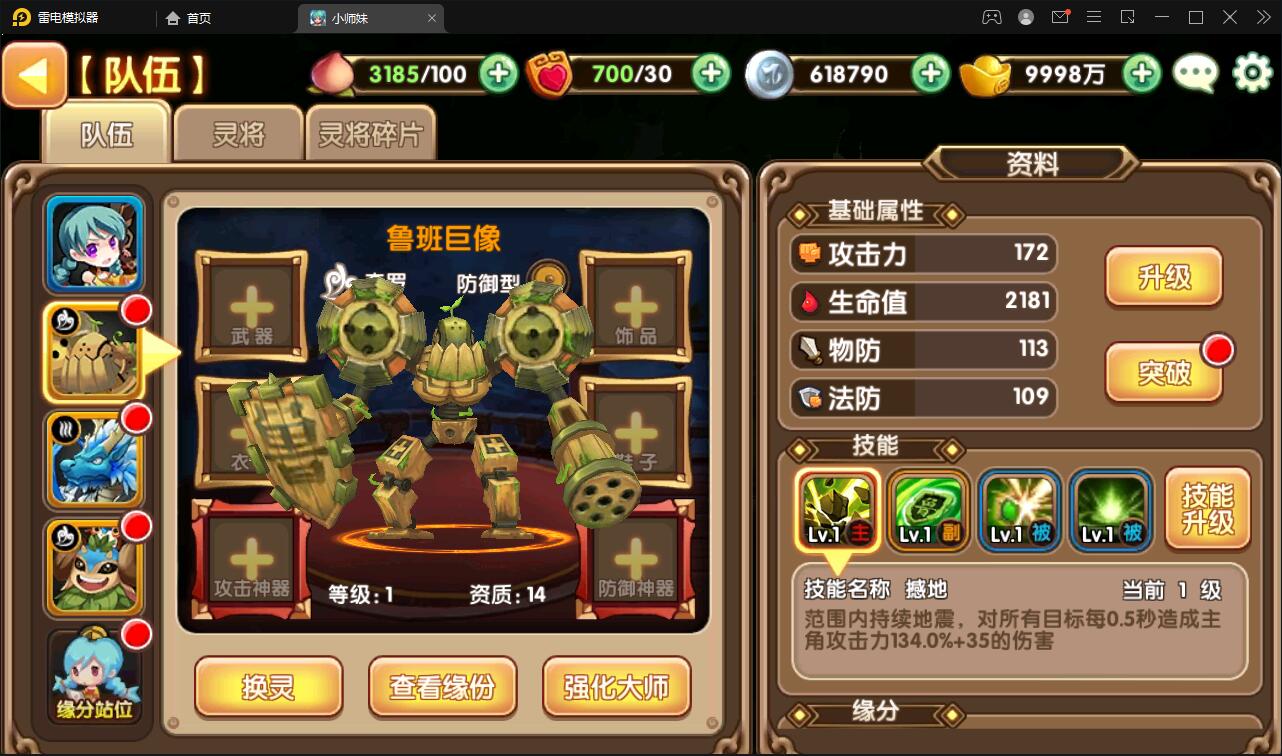Screen dimensions: 1282x756
Task: Open the 副 secondary skill icon
Action: pos(928,510)
